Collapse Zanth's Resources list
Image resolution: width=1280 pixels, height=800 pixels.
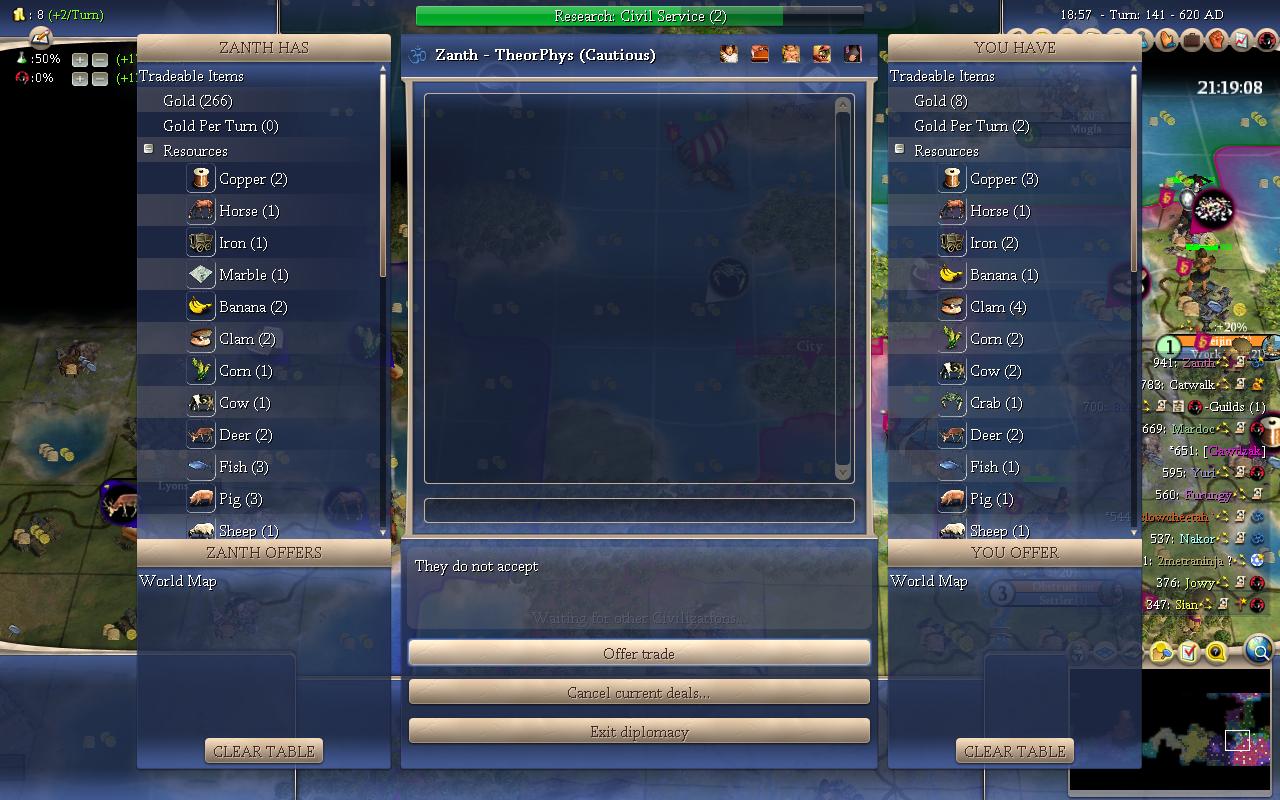point(148,150)
